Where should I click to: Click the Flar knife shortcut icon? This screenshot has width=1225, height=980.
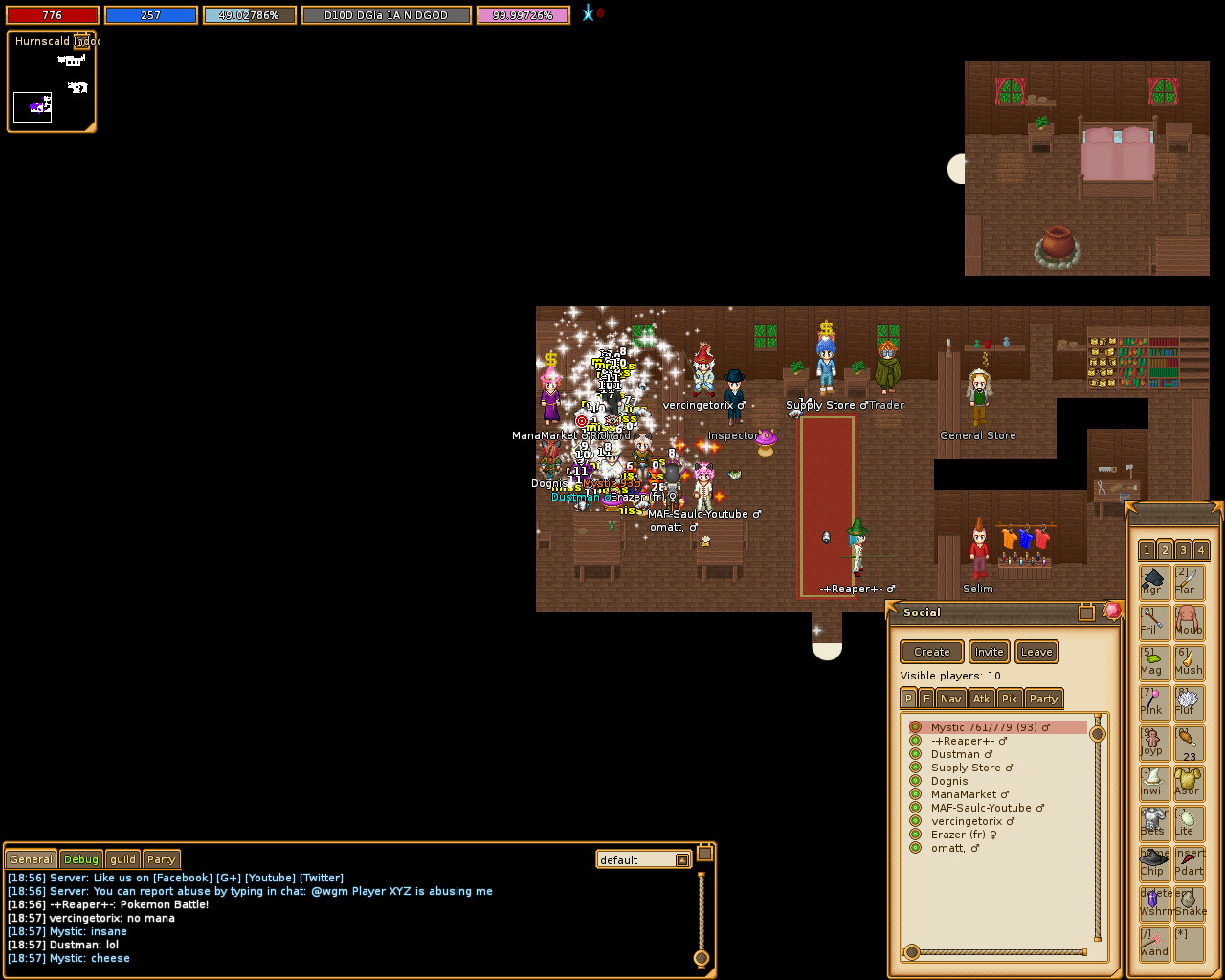1190,580
